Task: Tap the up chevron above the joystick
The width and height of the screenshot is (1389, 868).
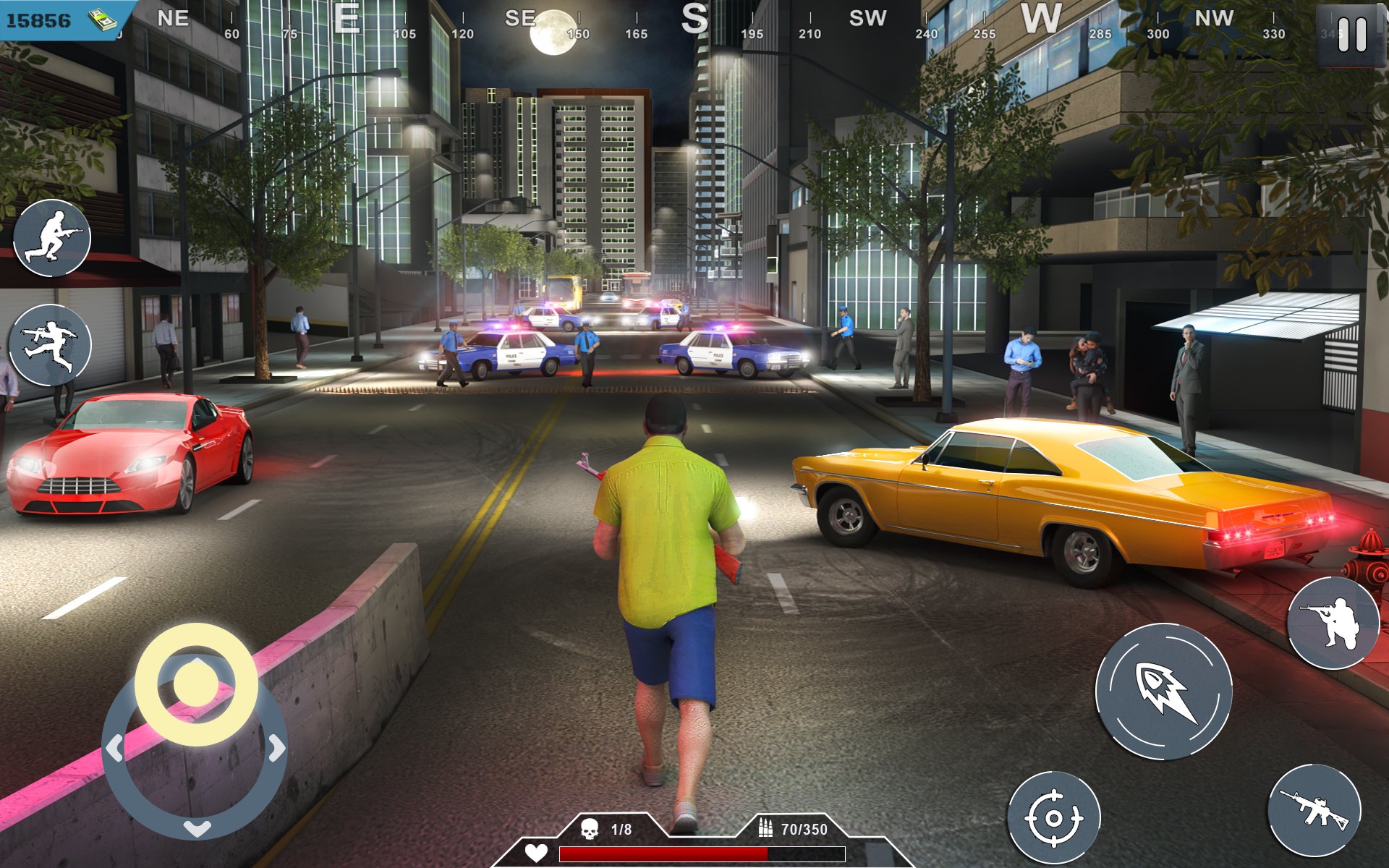Action: point(197,660)
